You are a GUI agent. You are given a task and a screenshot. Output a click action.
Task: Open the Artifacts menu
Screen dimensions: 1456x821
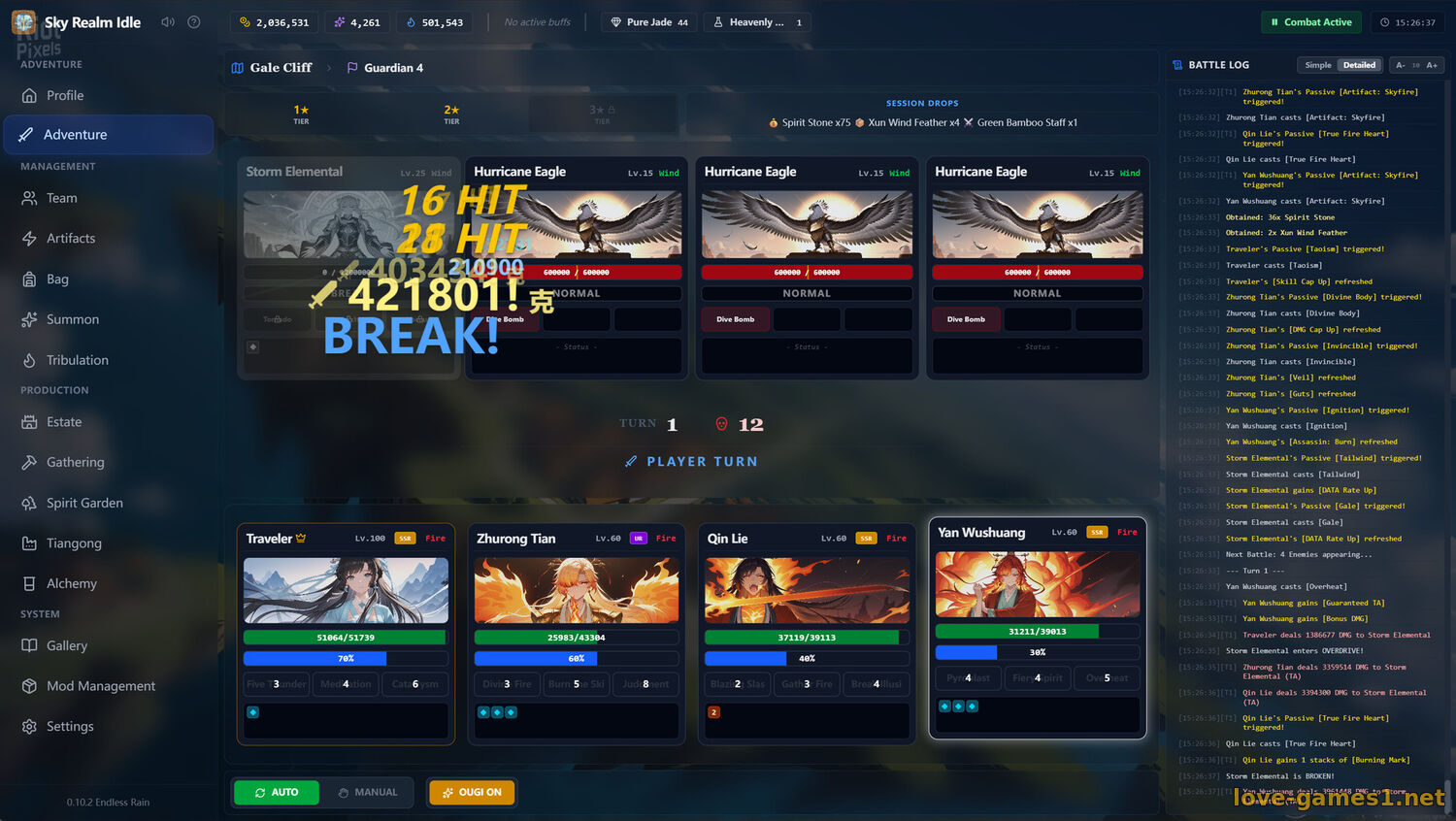[71, 239]
